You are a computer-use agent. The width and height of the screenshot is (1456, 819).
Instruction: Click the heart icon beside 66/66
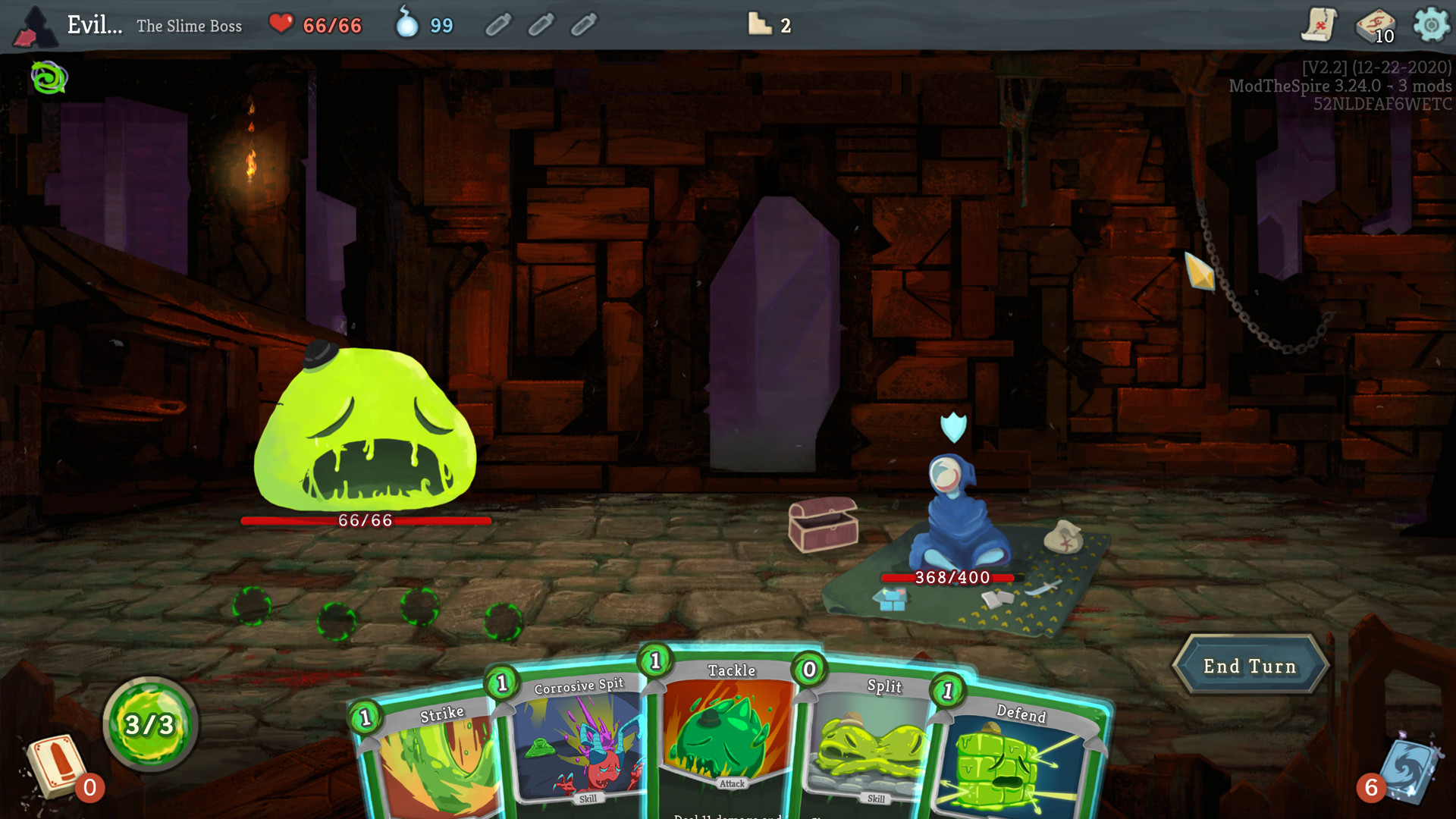(x=281, y=24)
